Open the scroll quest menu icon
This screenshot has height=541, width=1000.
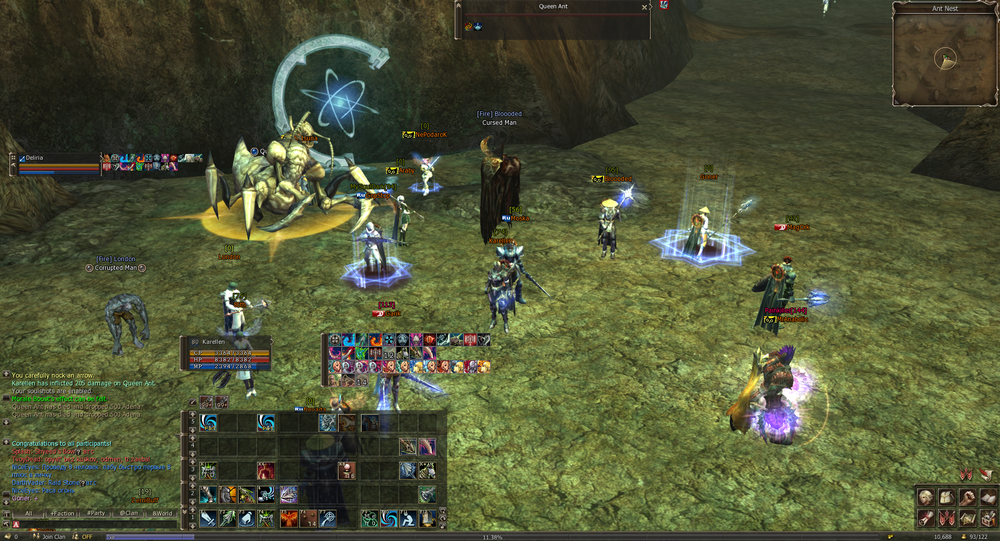(926, 517)
